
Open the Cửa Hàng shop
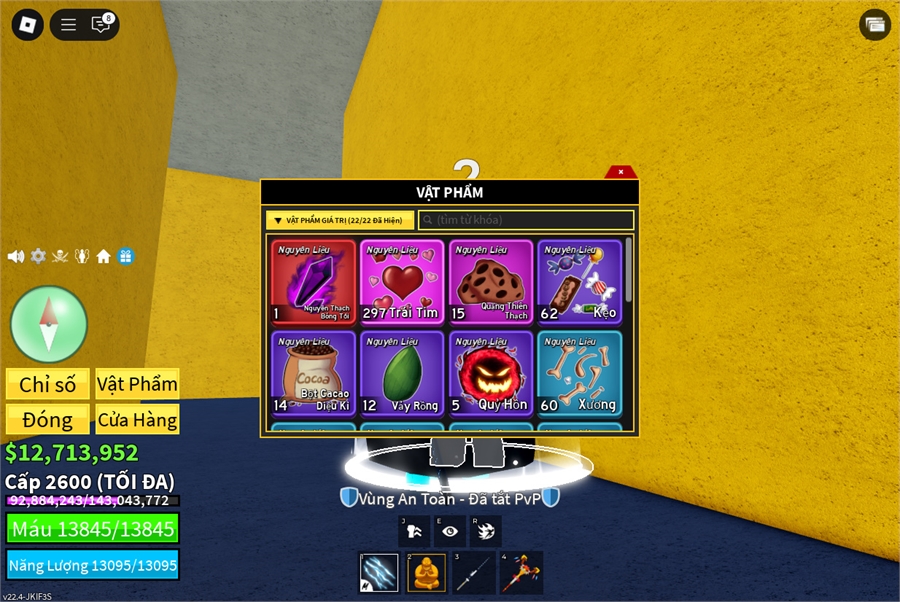[137, 419]
